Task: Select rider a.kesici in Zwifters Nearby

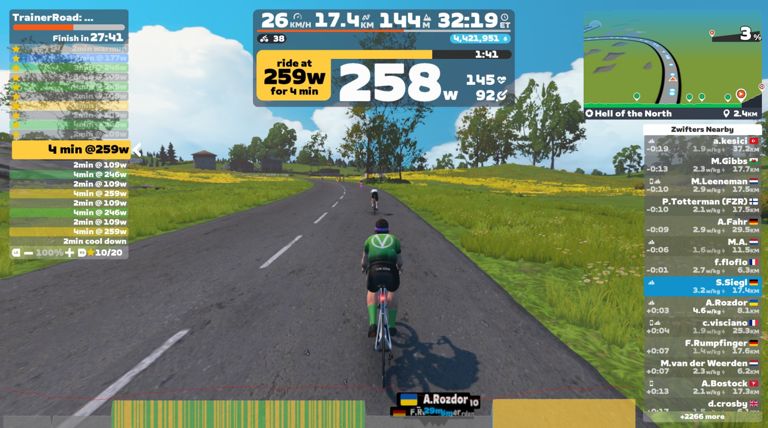Action: (704, 146)
